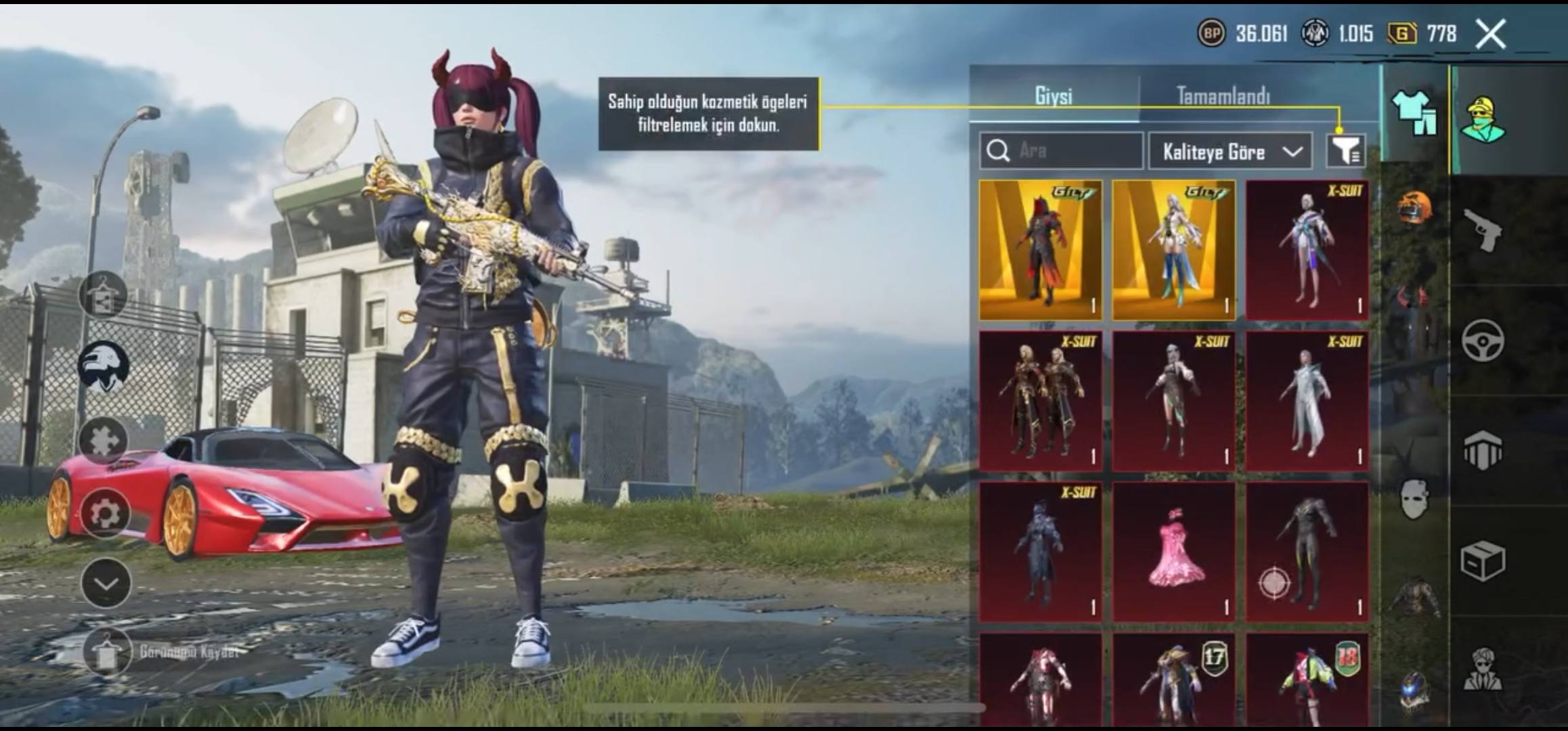Open the crate box category

1483,560
